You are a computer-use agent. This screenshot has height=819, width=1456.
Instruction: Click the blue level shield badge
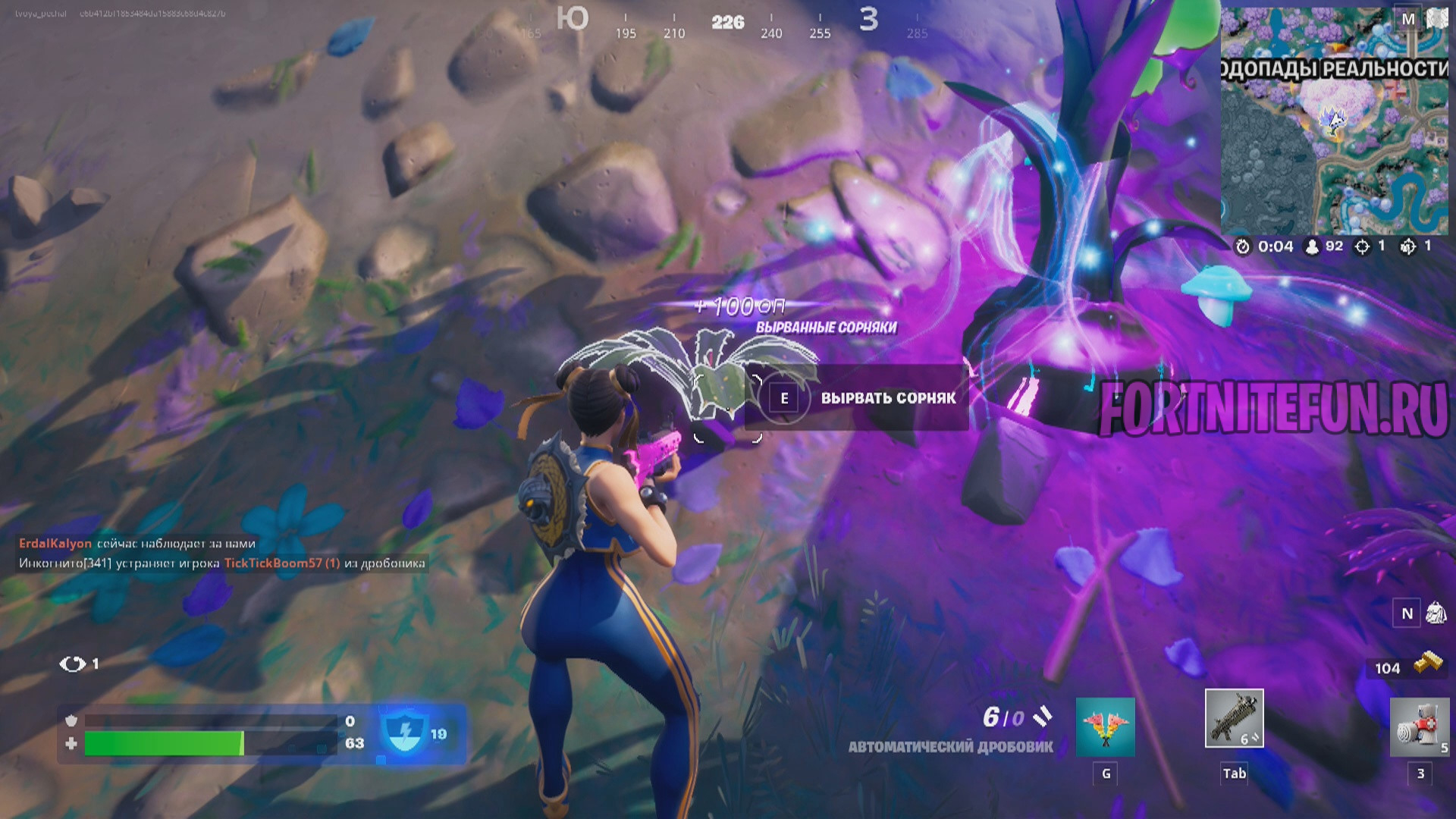[404, 733]
